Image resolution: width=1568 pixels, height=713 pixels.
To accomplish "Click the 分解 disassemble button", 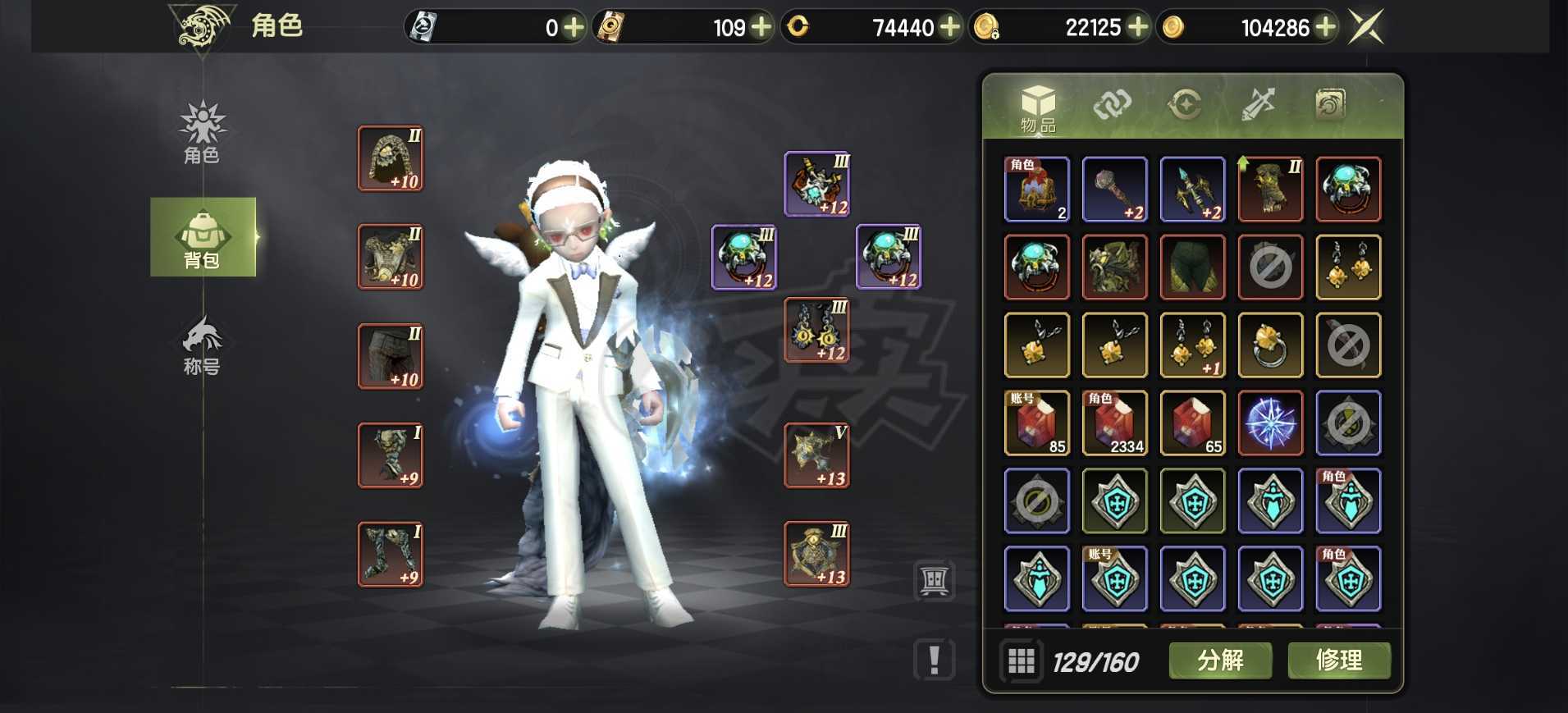I will (1220, 660).
